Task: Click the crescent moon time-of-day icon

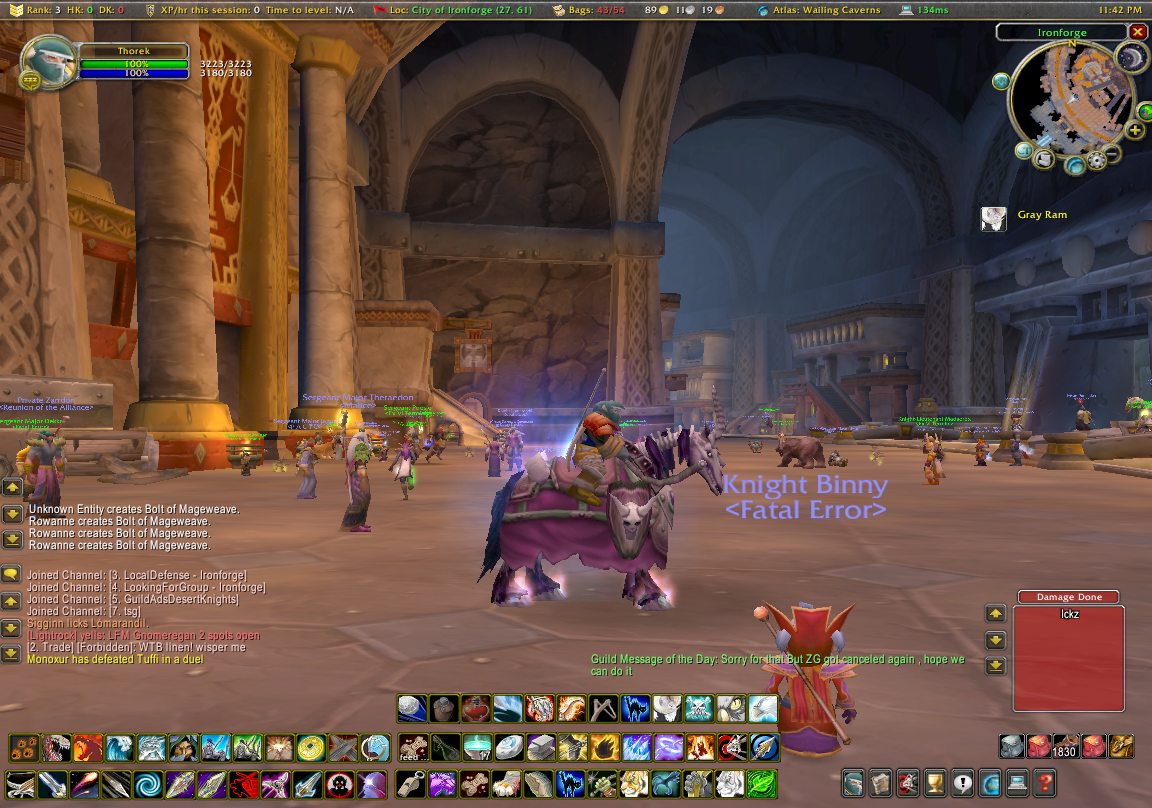Action: (1133, 59)
